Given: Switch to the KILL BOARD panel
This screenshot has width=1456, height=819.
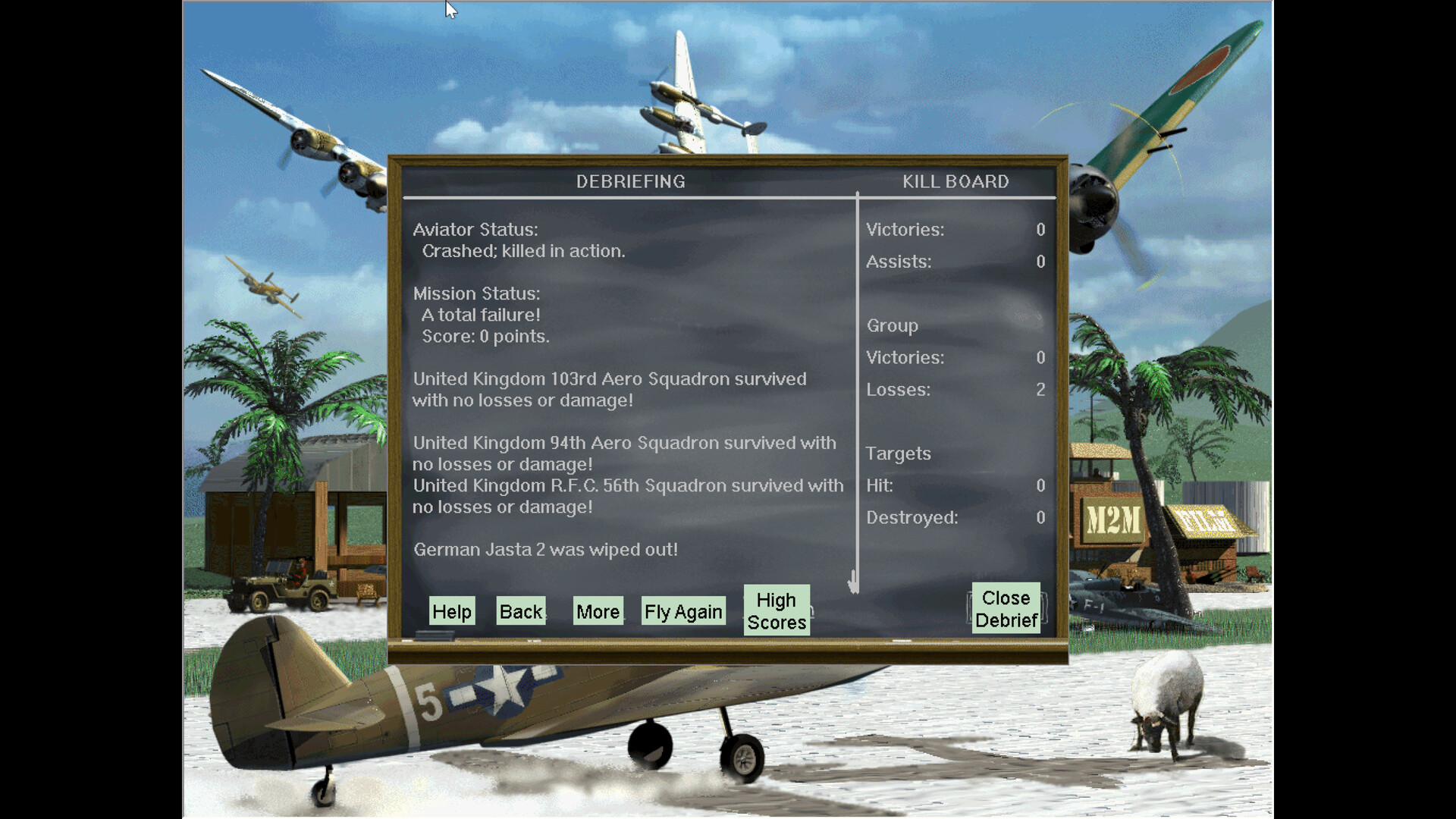Looking at the screenshot, I should point(954,181).
